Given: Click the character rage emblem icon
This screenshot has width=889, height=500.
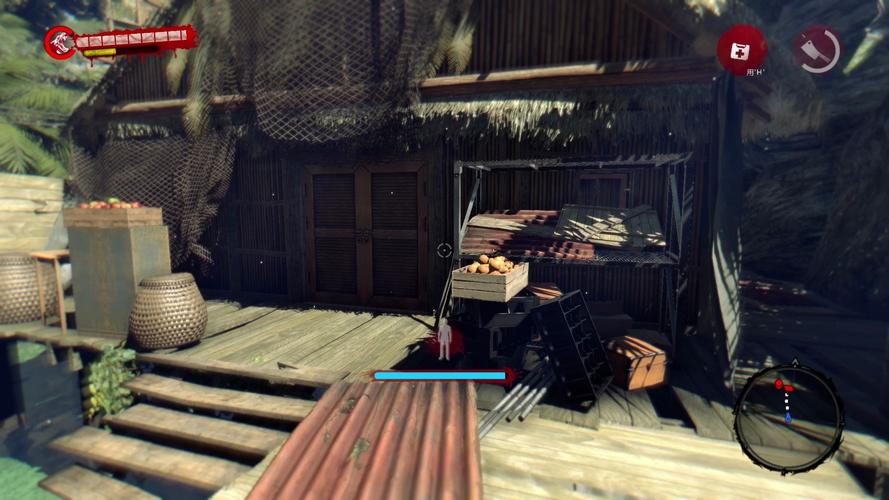Looking at the screenshot, I should point(59,42).
